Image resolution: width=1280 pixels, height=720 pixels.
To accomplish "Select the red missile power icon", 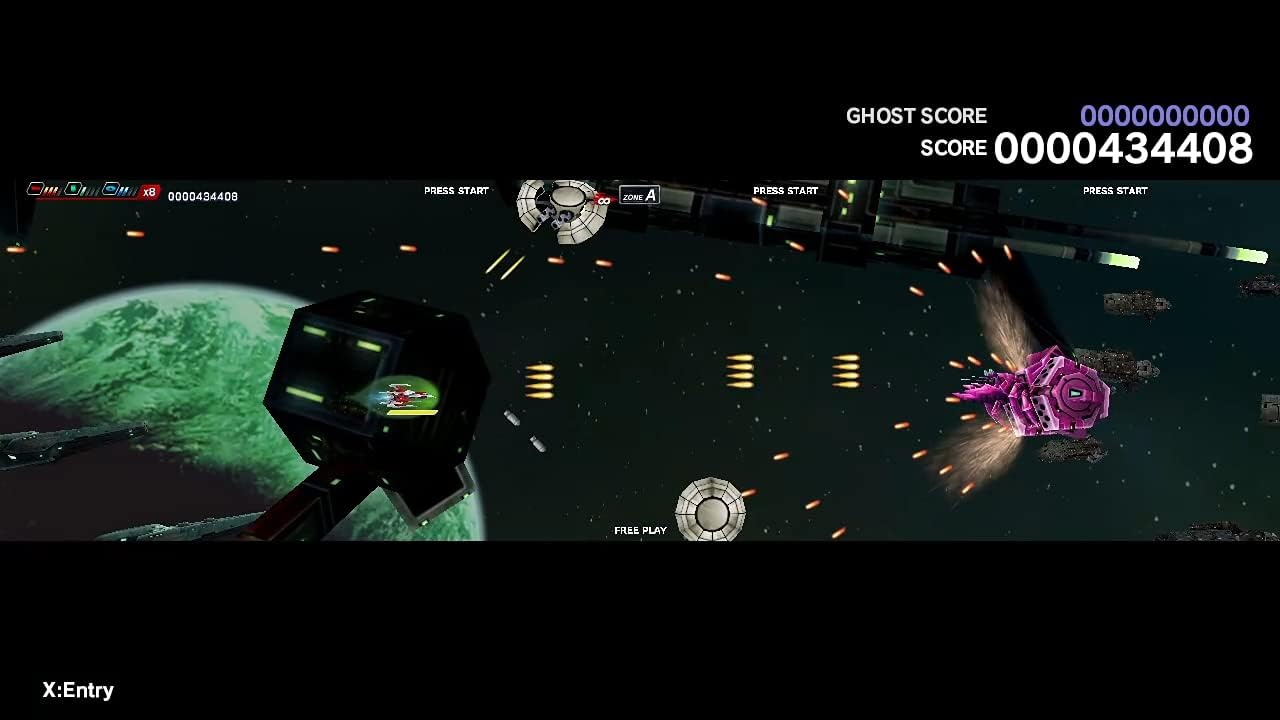I will pos(36,189).
